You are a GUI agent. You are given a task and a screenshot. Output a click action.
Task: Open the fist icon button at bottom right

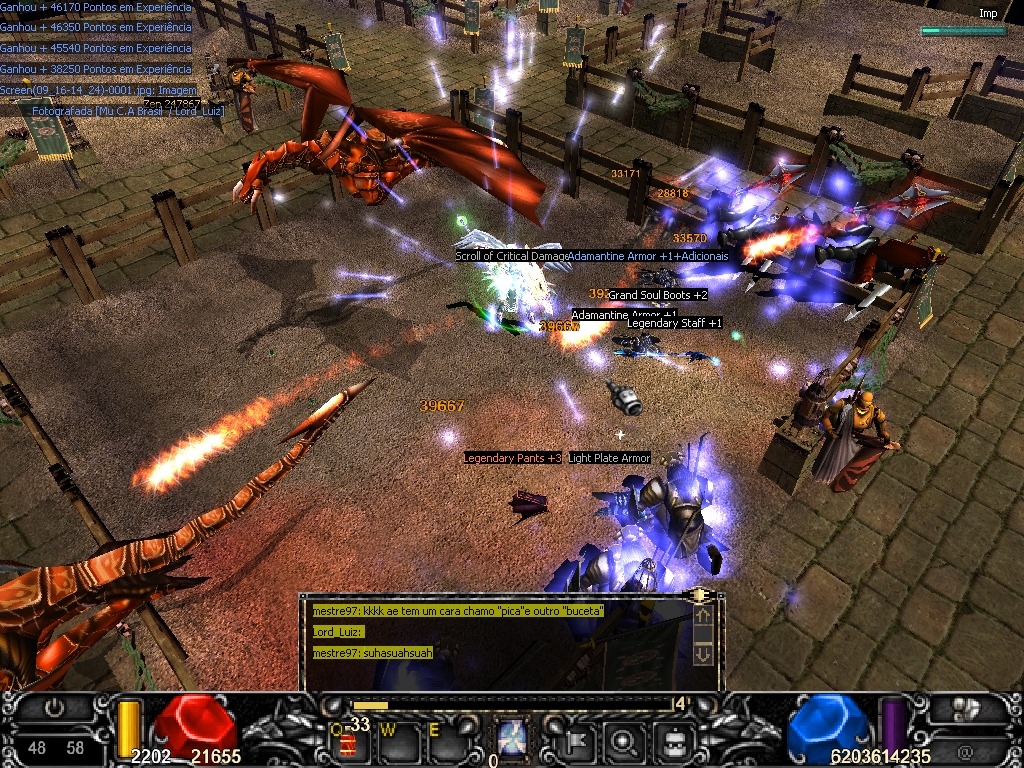(x=966, y=708)
